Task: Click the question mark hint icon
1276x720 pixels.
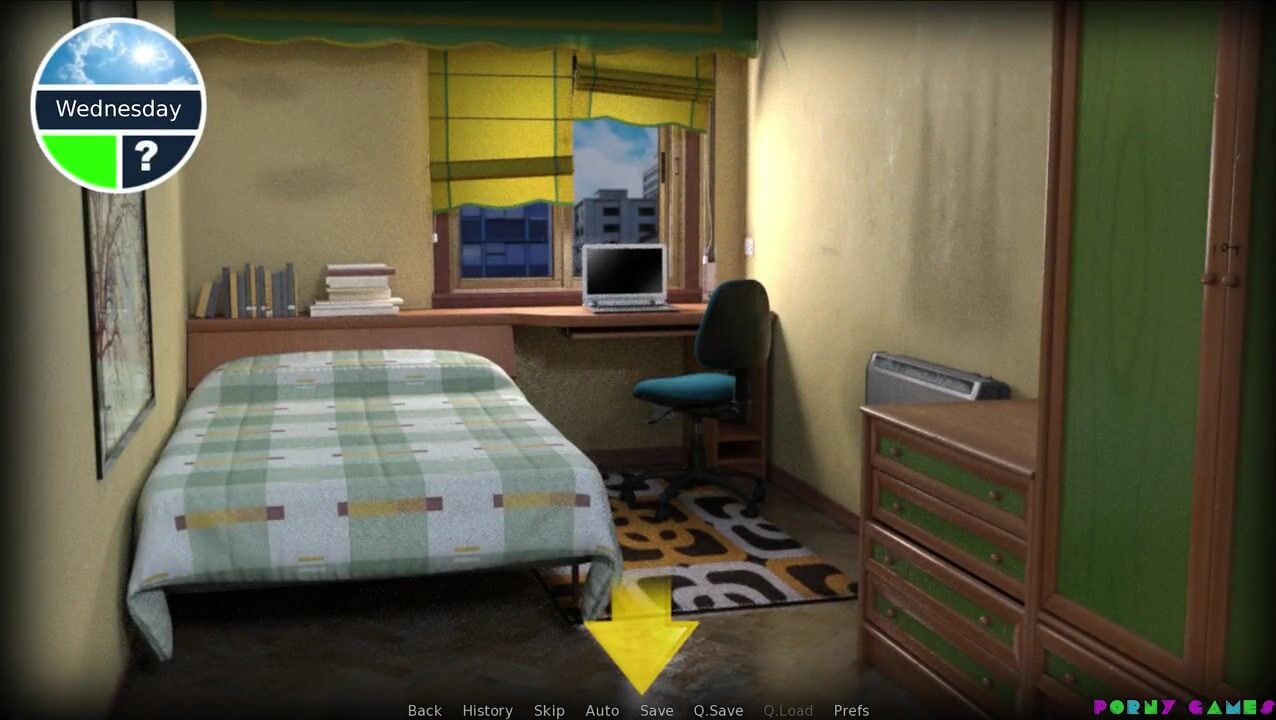Action: coord(148,157)
